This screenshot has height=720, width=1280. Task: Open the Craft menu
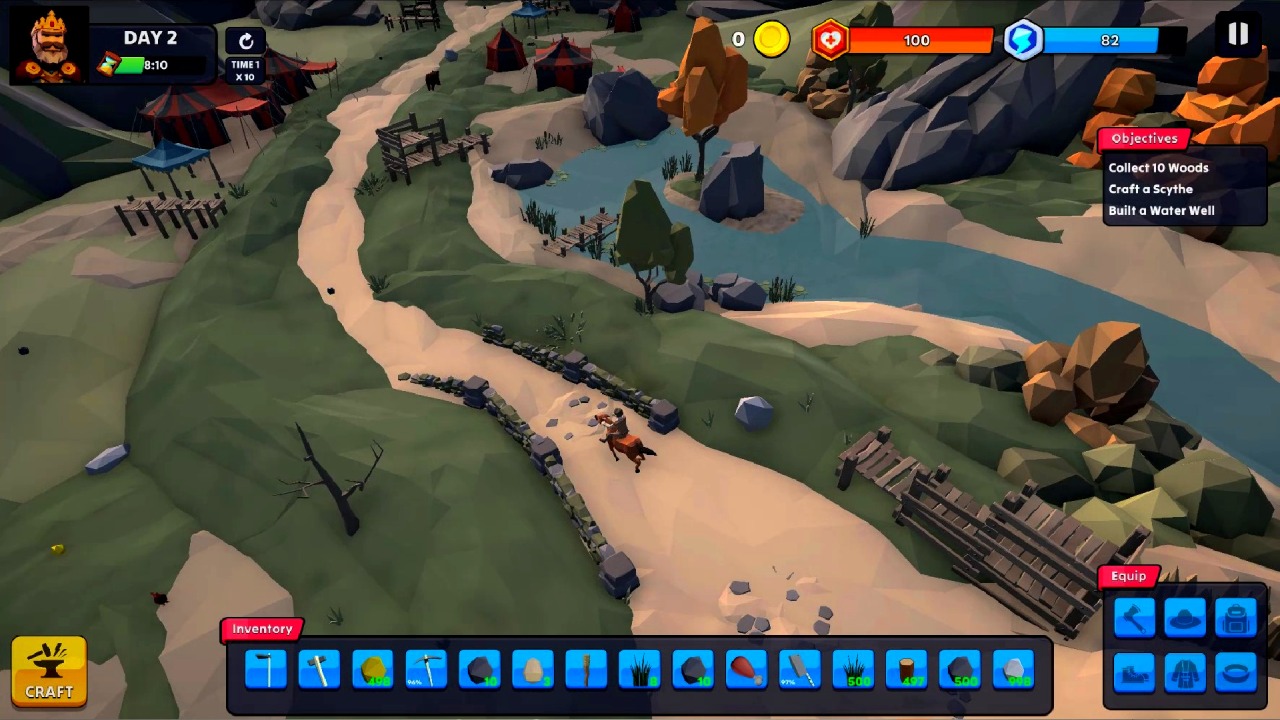tap(49, 670)
